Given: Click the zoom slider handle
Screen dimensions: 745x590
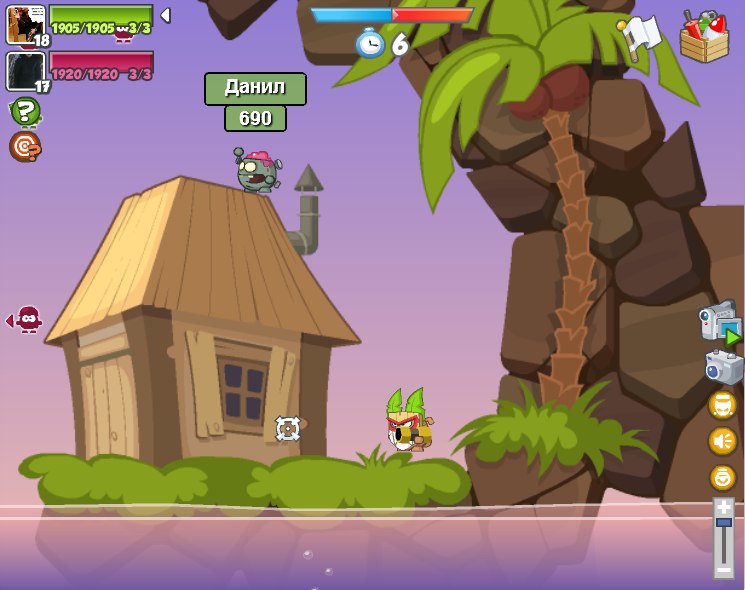Looking at the screenshot, I should (x=724, y=523).
